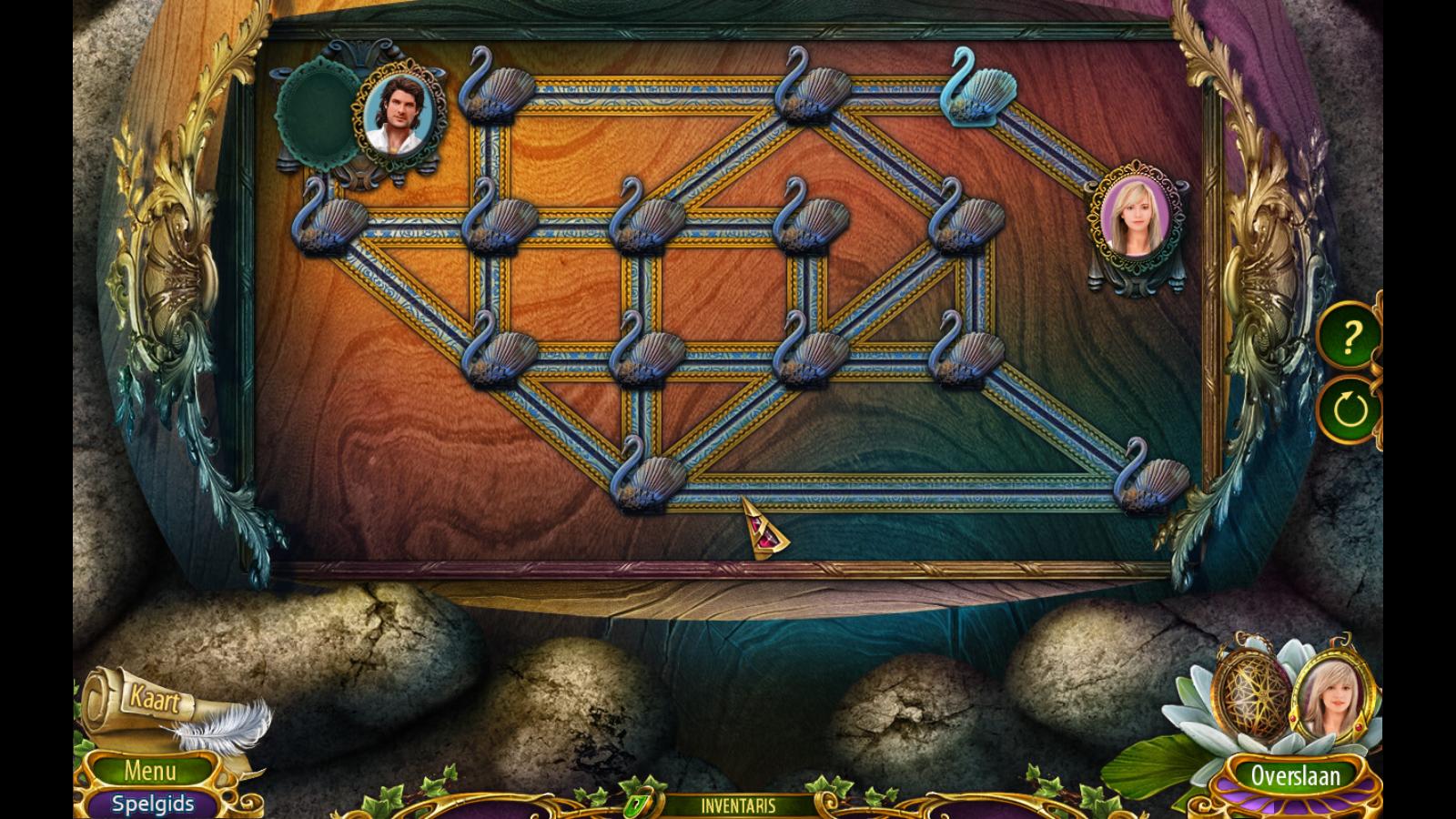Select the highlighted light-blue swan
The width and height of the screenshot is (1456, 819).
pos(978,88)
